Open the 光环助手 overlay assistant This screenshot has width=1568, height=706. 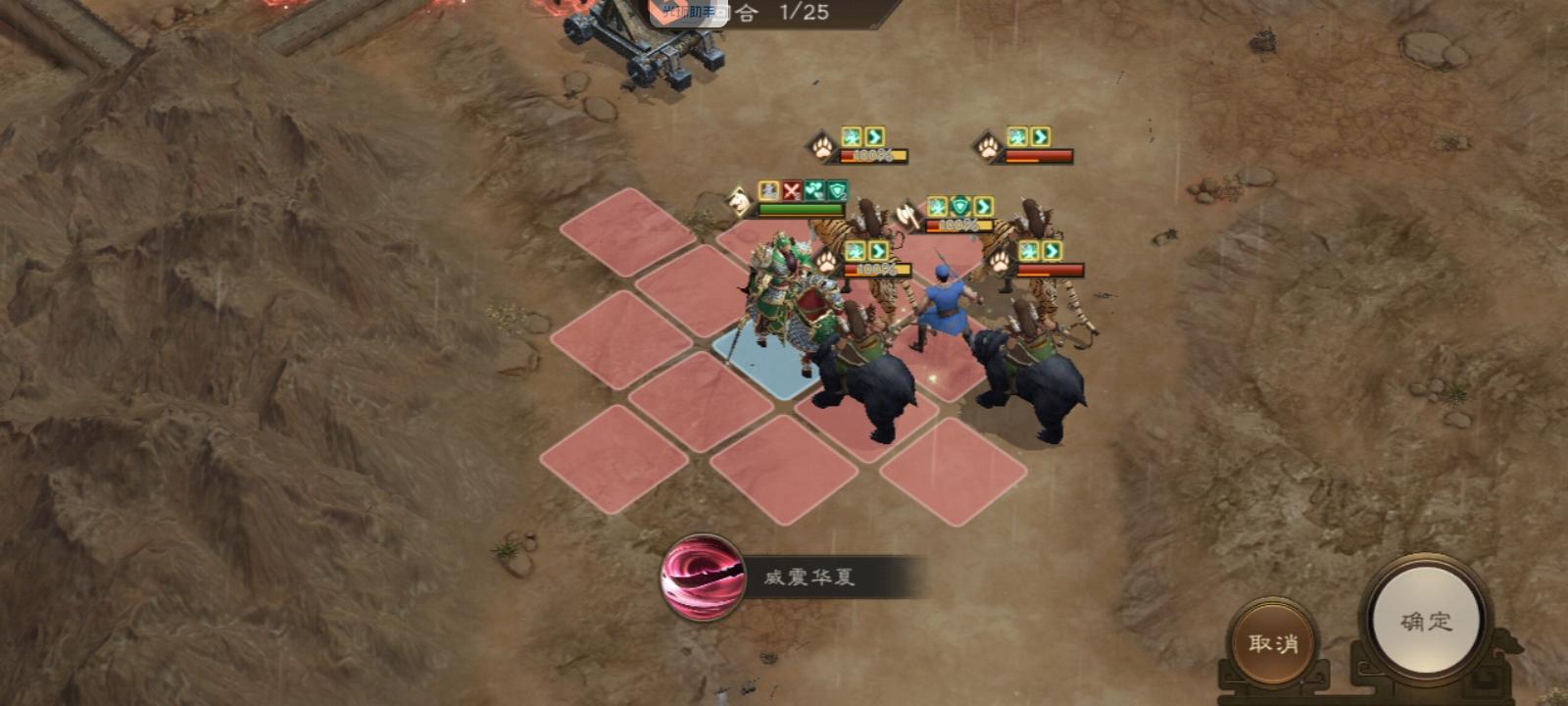685,10
